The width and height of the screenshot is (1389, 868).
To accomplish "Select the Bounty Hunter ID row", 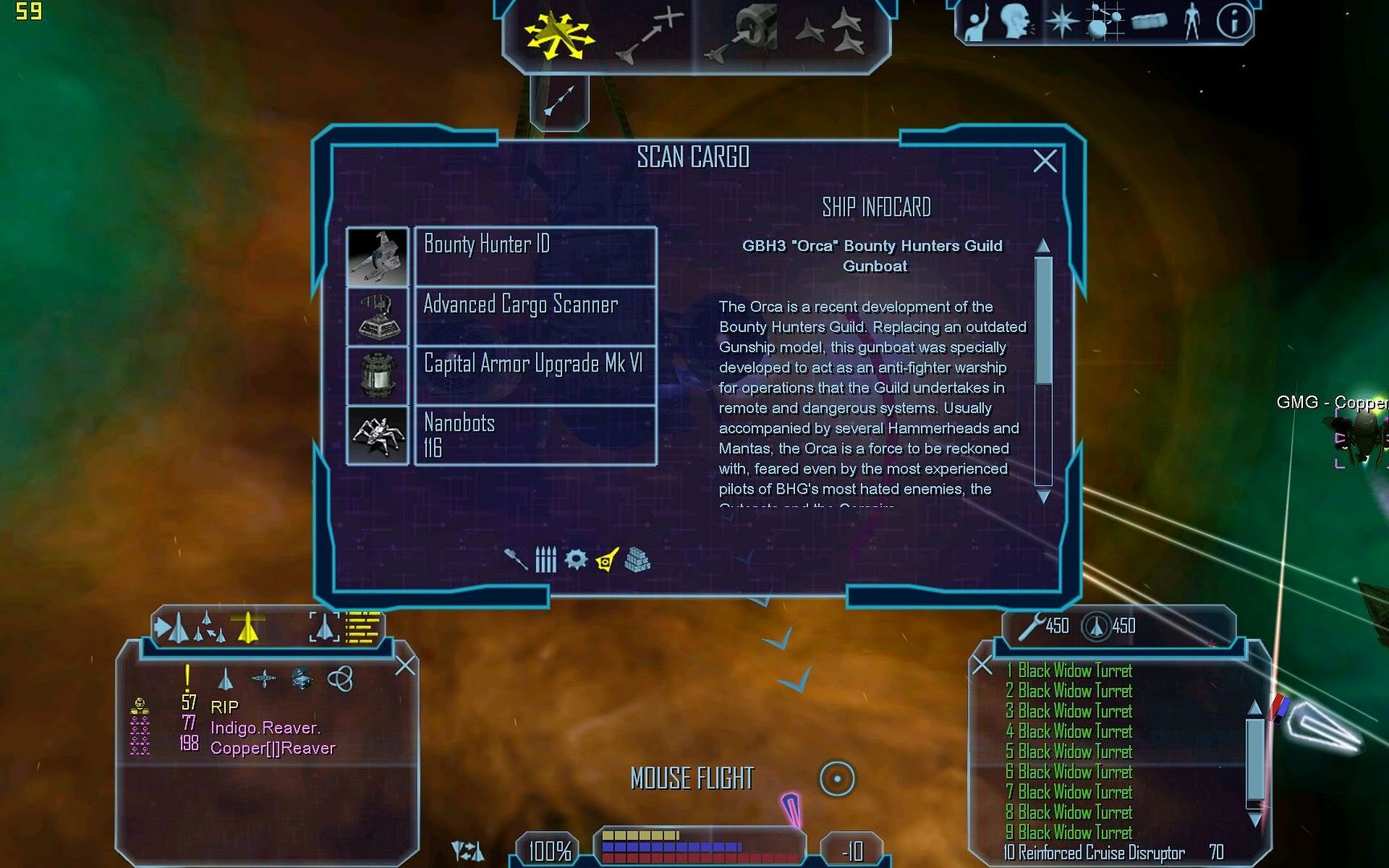I will 535,256.
